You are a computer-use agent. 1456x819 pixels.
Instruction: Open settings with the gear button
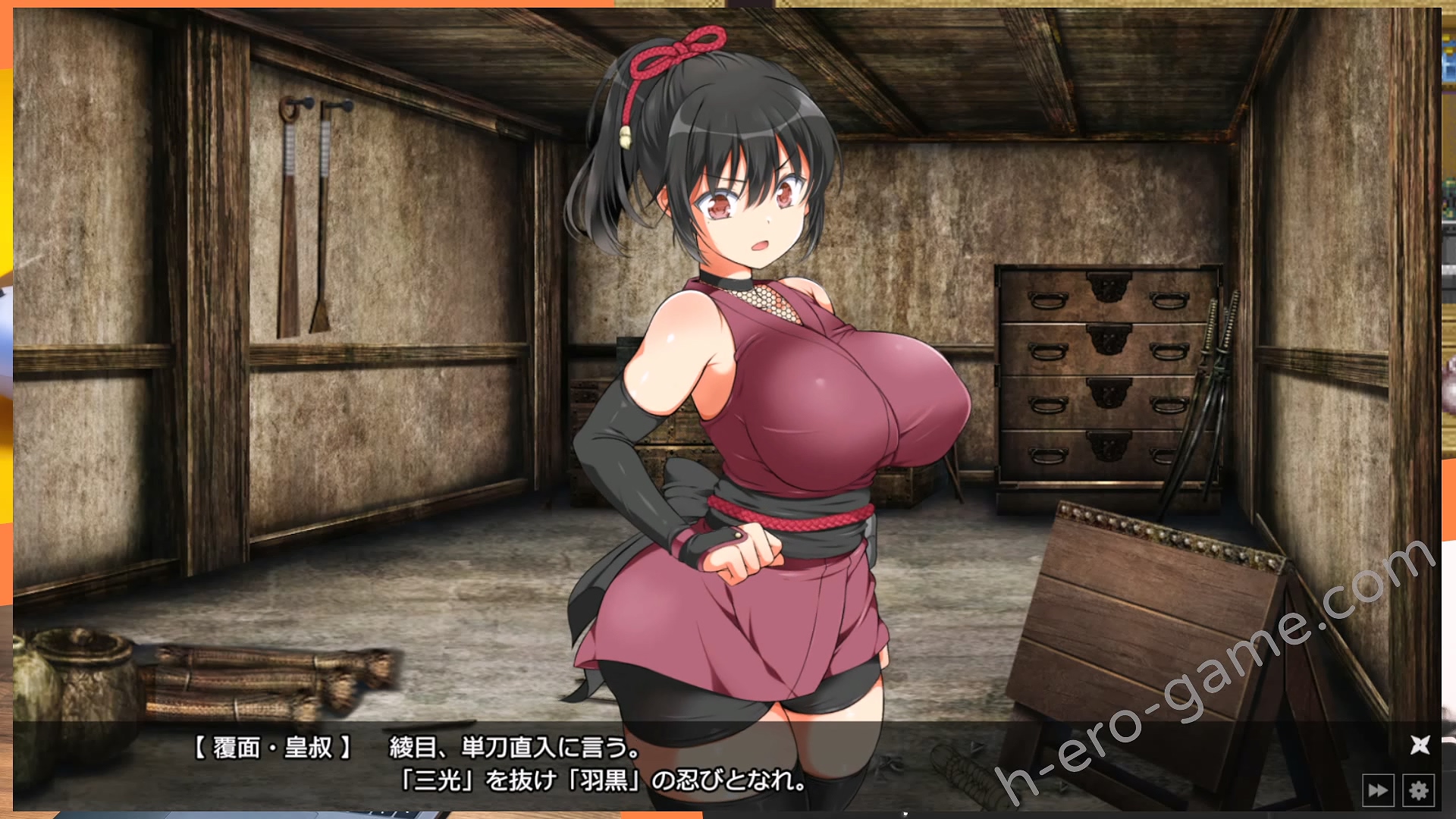click(x=1418, y=791)
